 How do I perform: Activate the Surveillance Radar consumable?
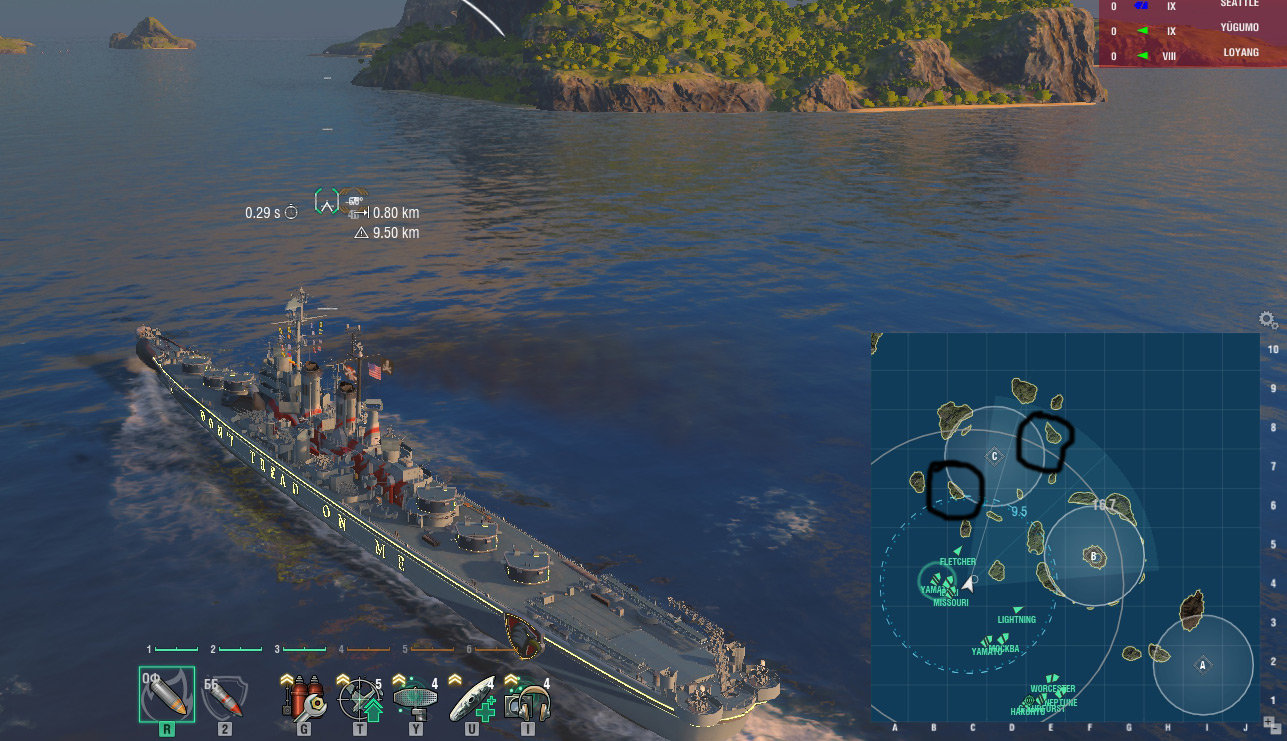(415, 697)
